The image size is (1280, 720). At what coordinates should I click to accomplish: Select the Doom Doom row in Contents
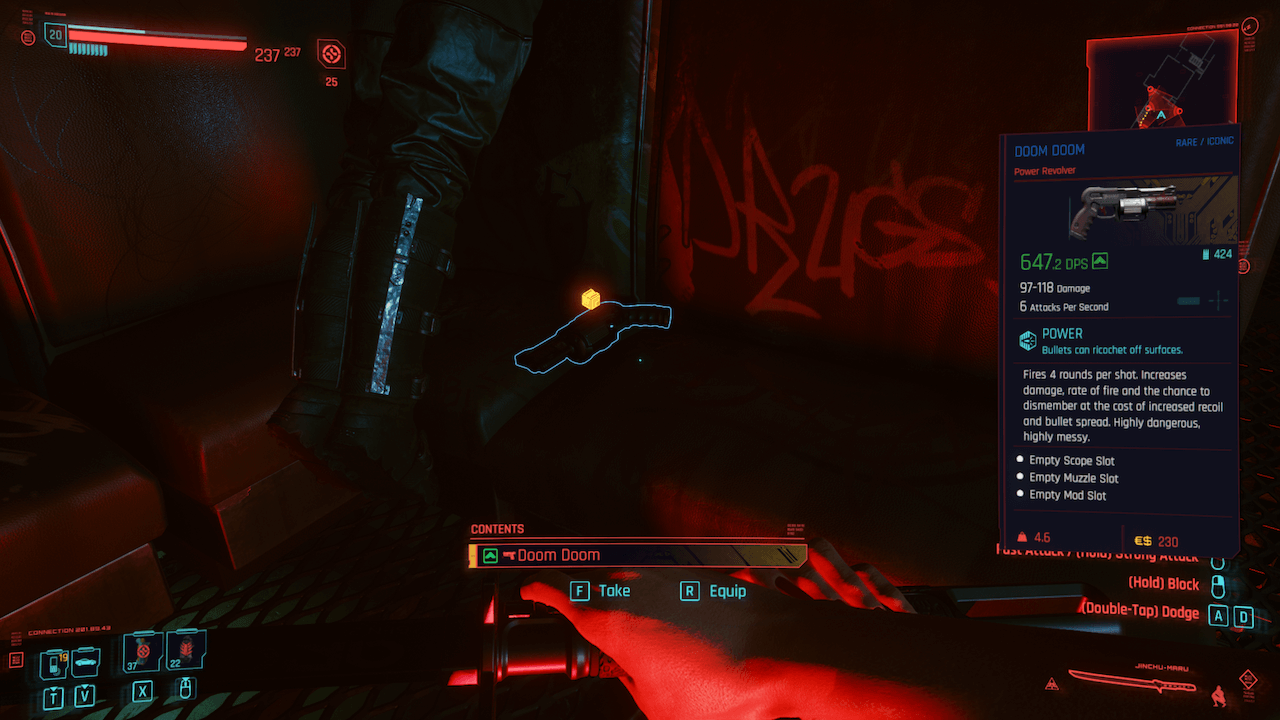point(637,555)
